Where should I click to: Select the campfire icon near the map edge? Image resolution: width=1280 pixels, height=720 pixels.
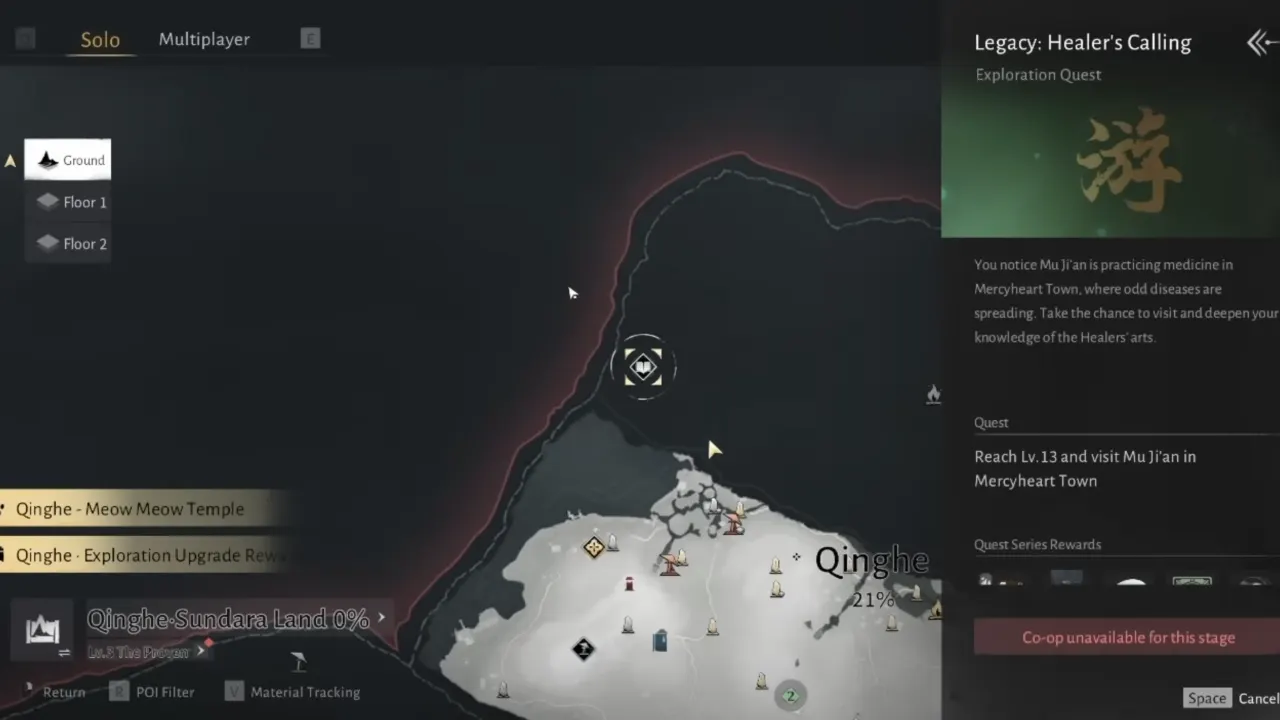click(932, 394)
